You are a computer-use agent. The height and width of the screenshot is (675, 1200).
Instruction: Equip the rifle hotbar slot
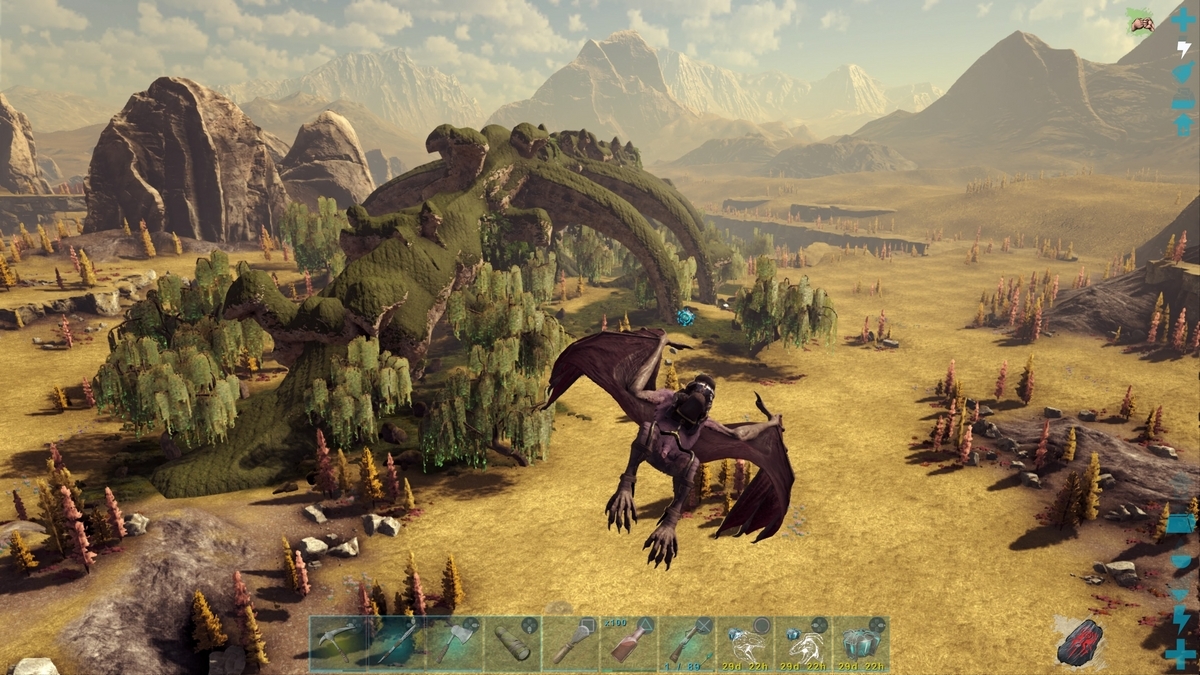686,643
